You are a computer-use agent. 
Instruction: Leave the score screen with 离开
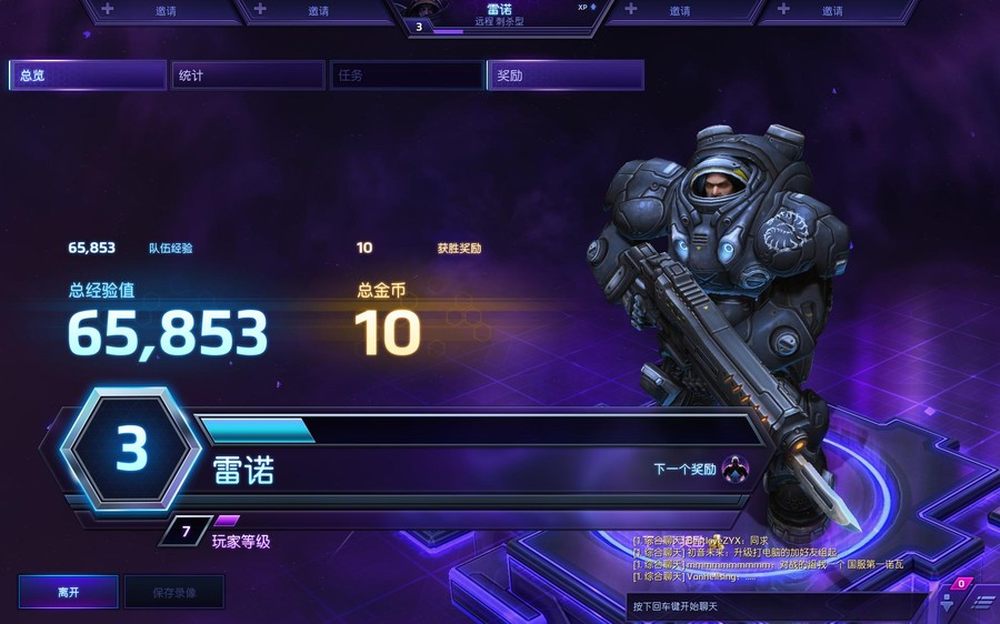(68, 592)
